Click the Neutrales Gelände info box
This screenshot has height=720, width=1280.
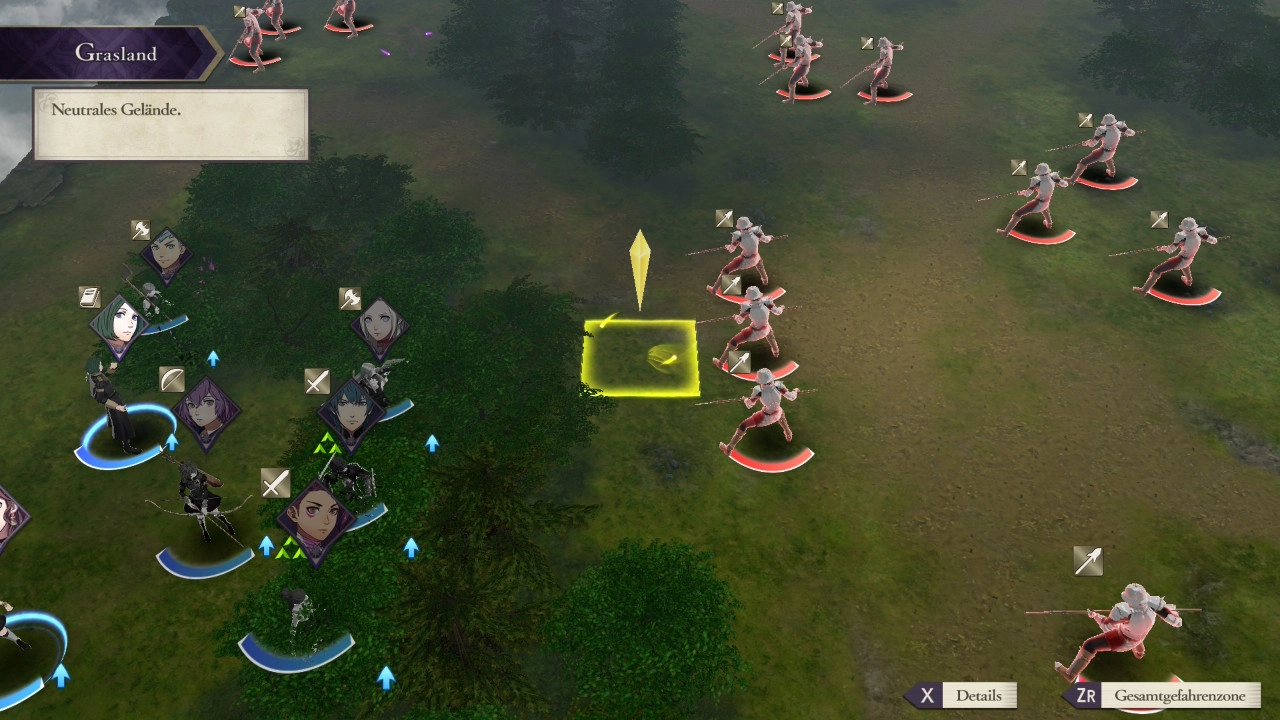pos(170,124)
